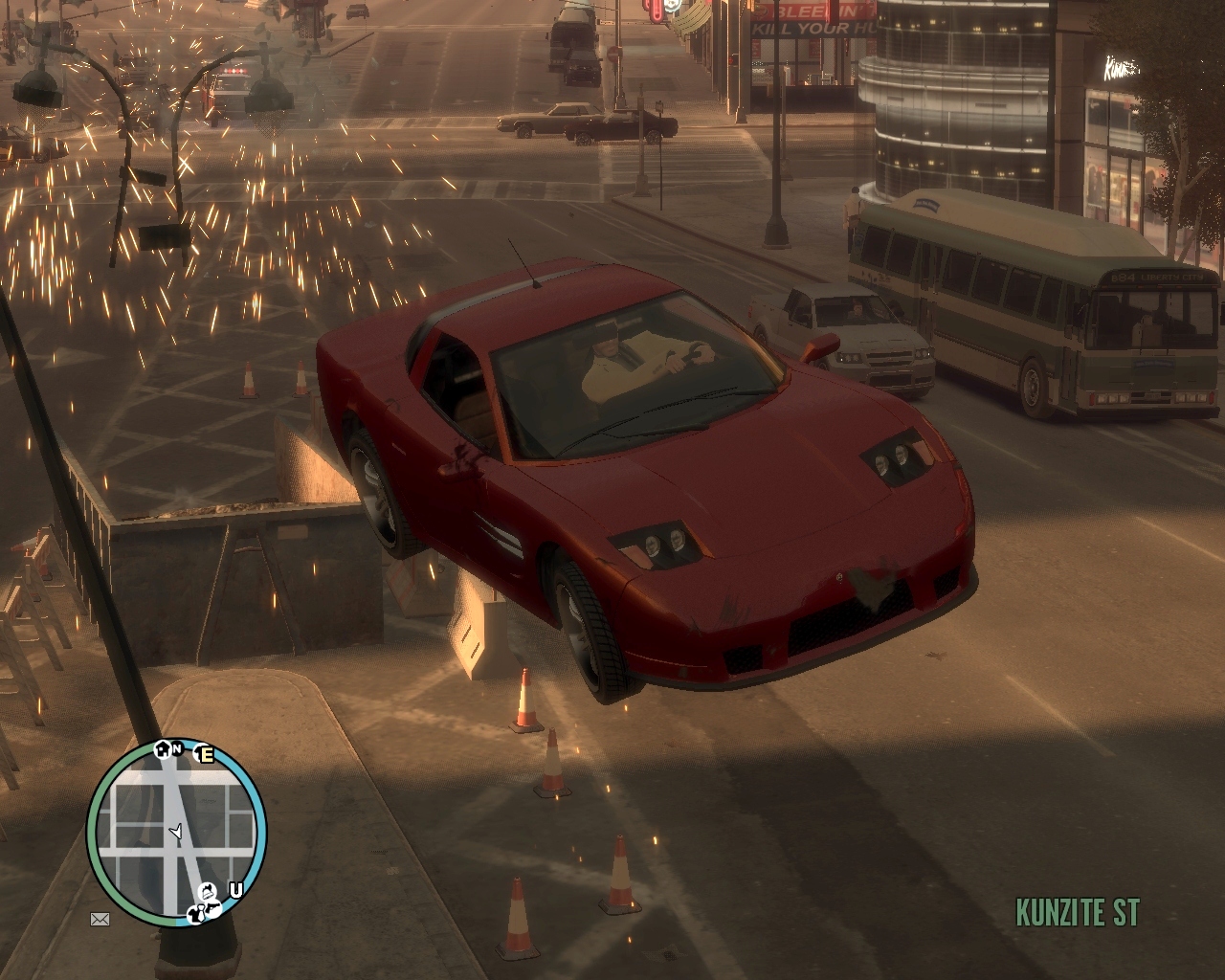The height and width of the screenshot is (980, 1225).
Task: Click the bell-shaped blip on the radar
Action: click(x=207, y=892)
